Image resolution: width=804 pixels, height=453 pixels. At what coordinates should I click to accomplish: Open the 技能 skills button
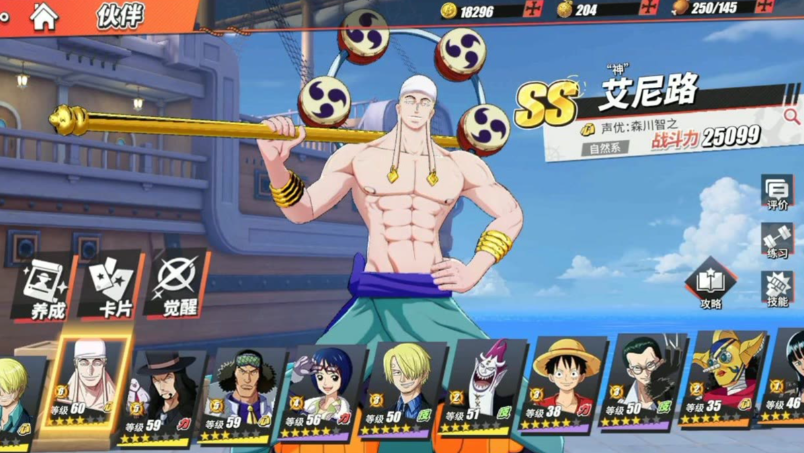click(777, 290)
